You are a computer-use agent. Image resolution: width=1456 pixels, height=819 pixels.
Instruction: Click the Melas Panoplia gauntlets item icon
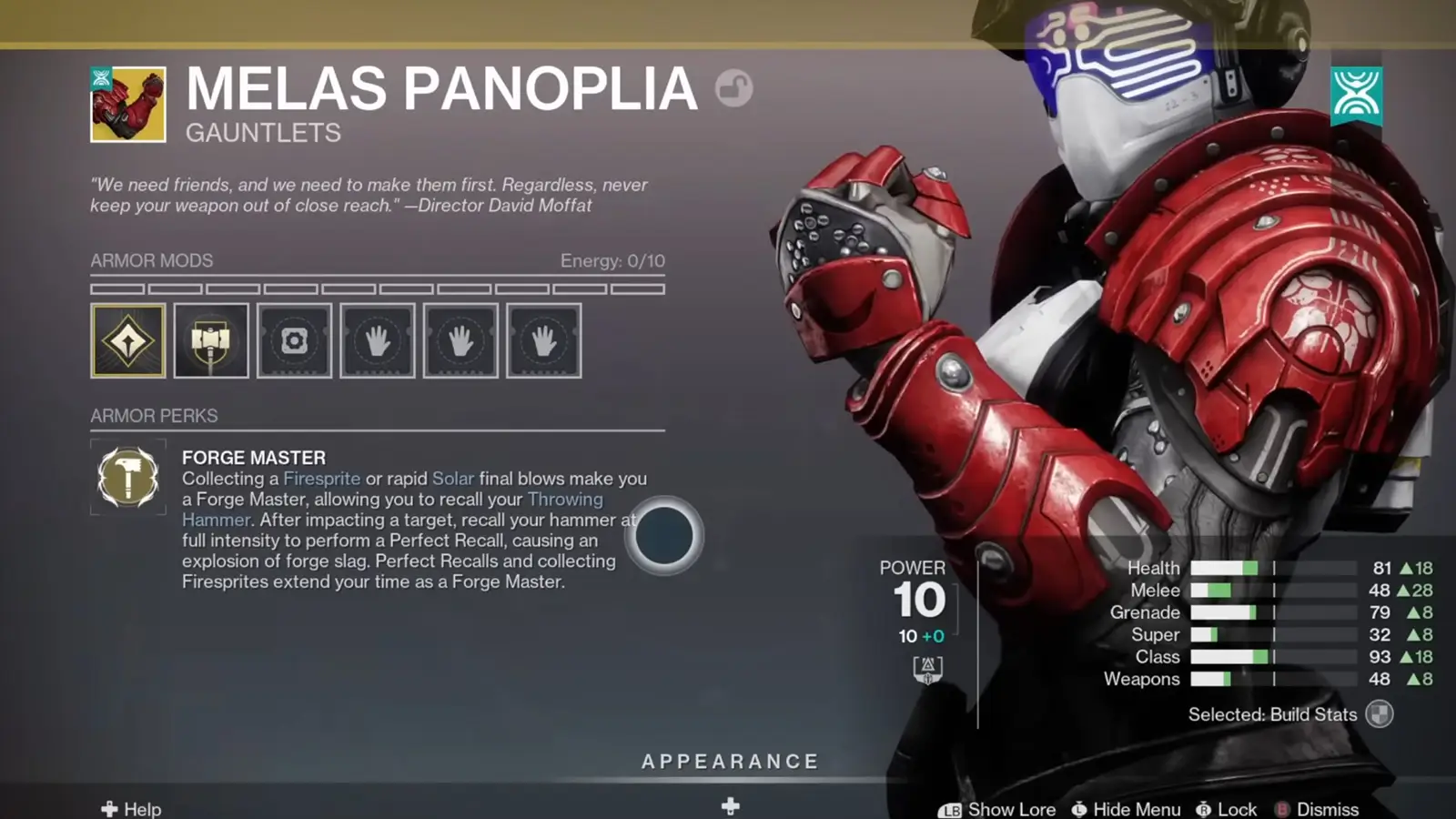[126, 103]
